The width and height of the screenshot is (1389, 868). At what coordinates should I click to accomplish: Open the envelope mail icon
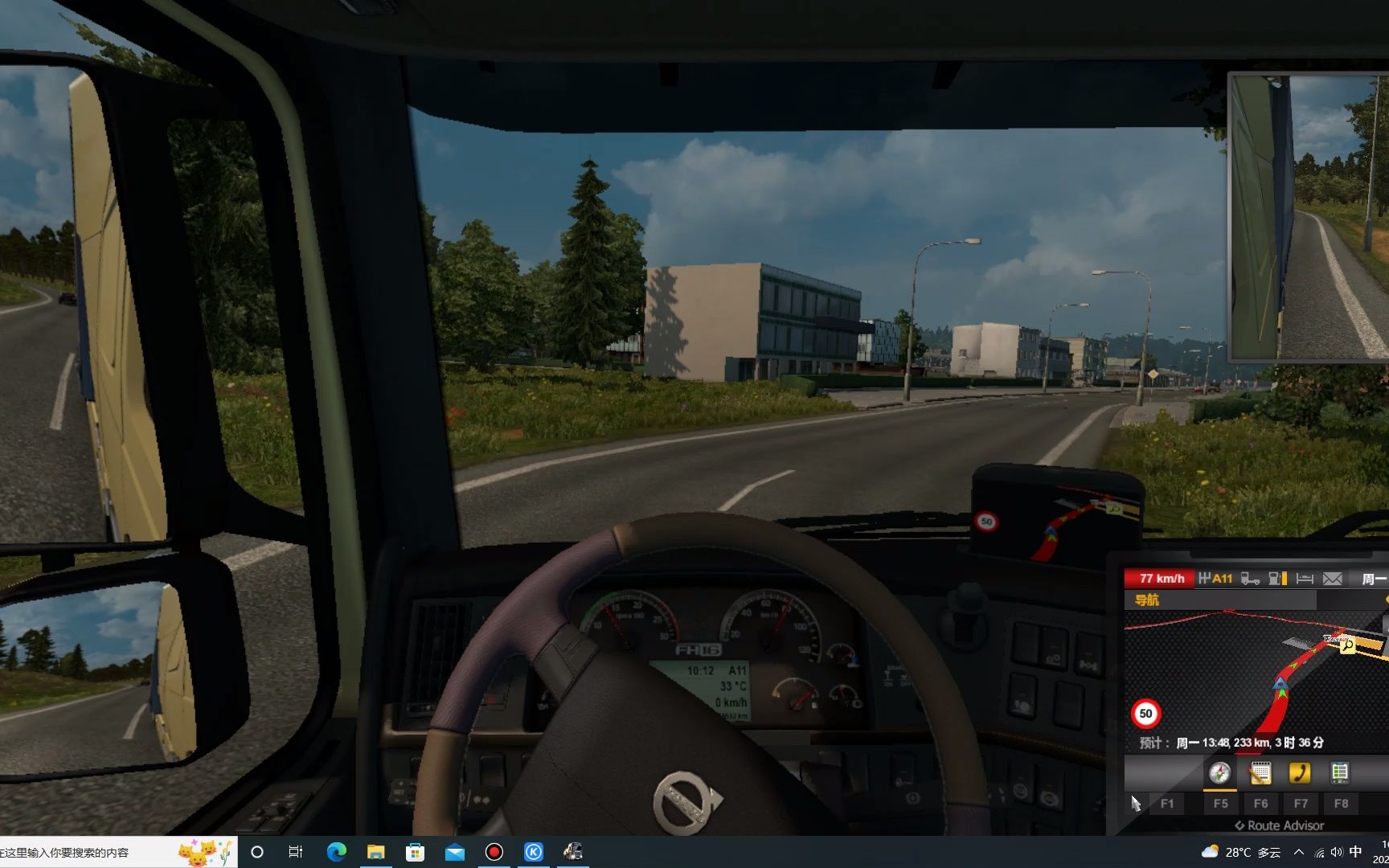point(1333,579)
